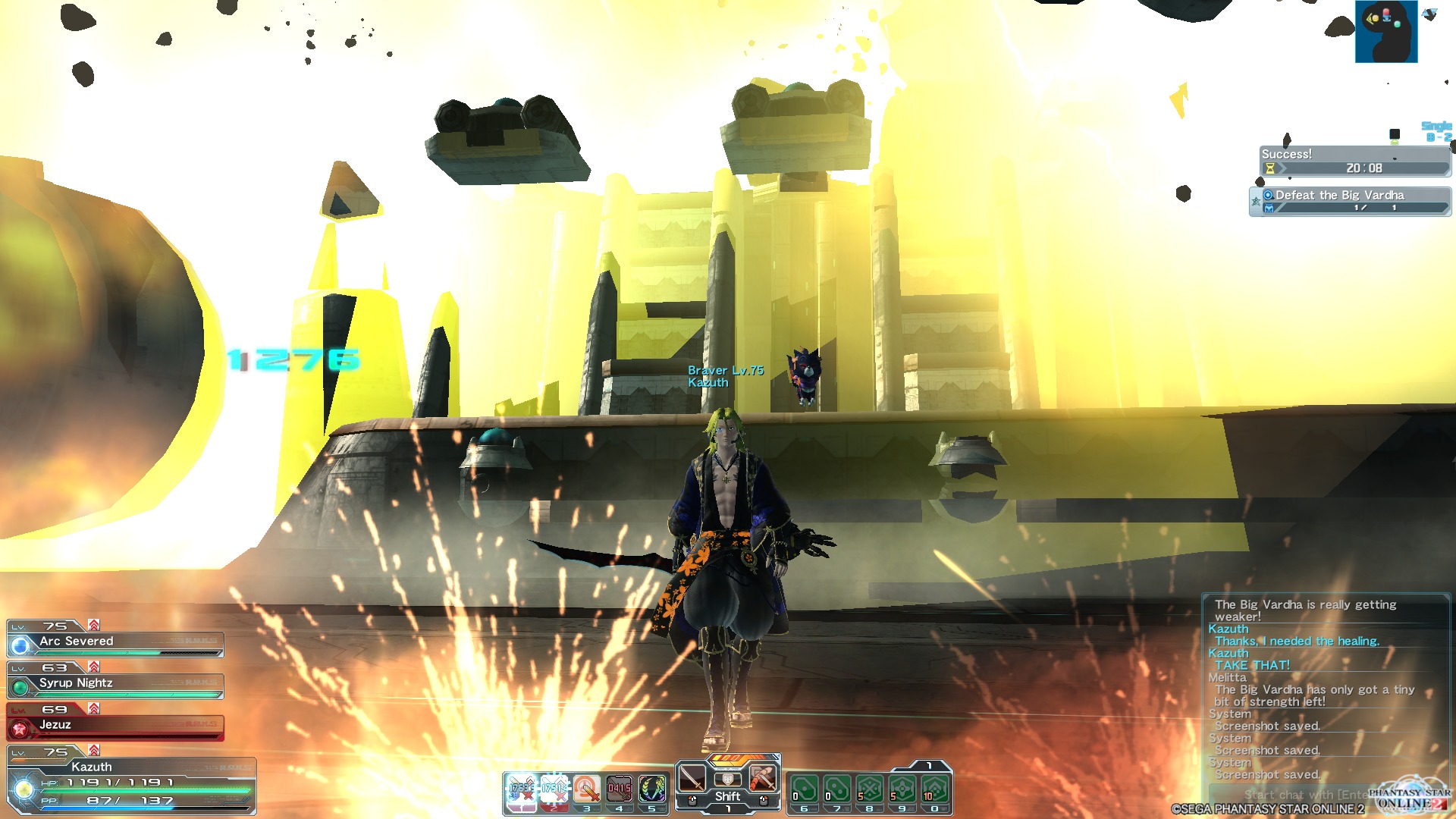Use the dark sword skill in slot 4
This screenshot has width=1456, height=819.
pyautogui.click(x=619, y=789)
